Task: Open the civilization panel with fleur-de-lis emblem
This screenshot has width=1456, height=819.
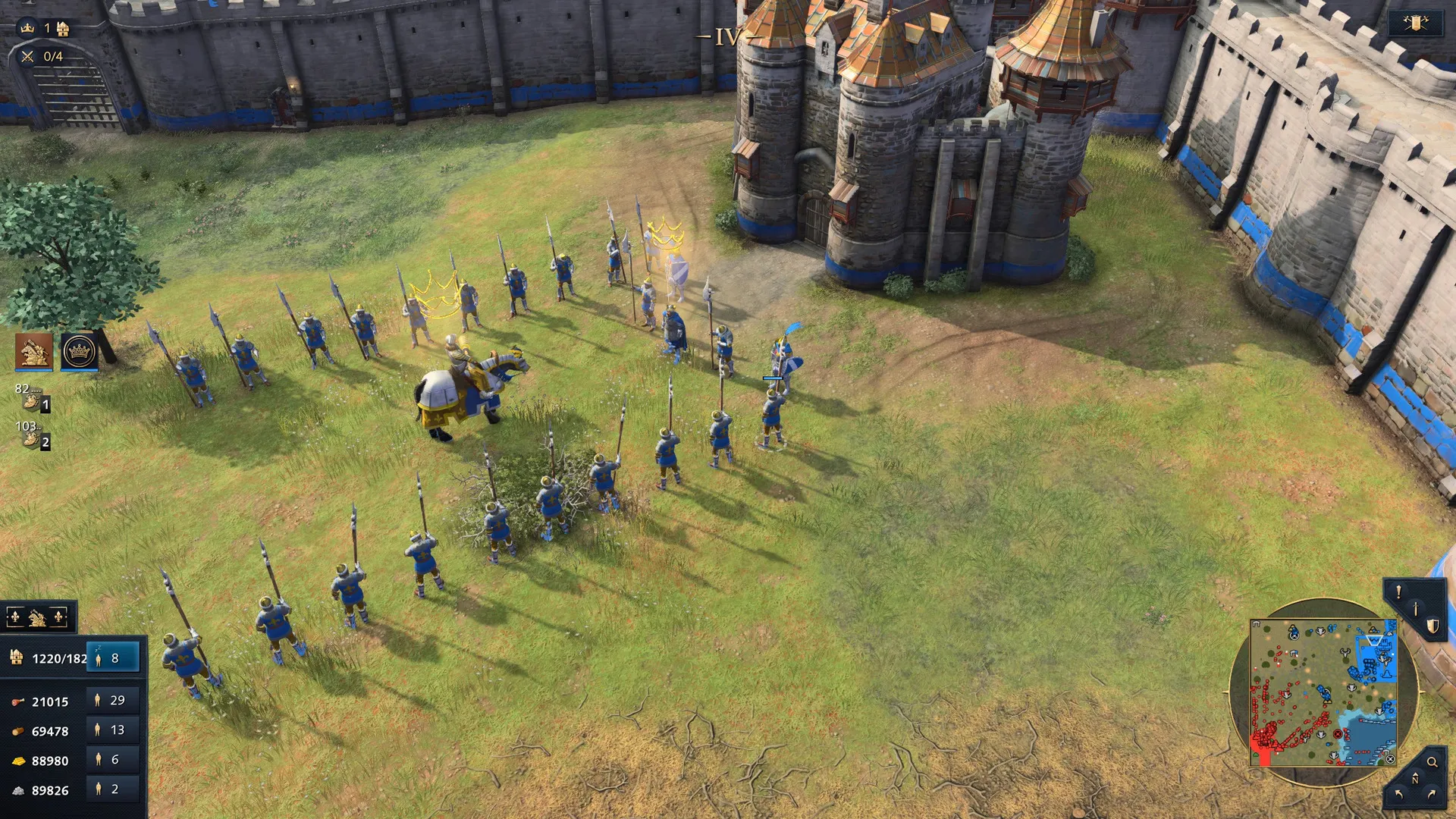Action: pos(37,618)
